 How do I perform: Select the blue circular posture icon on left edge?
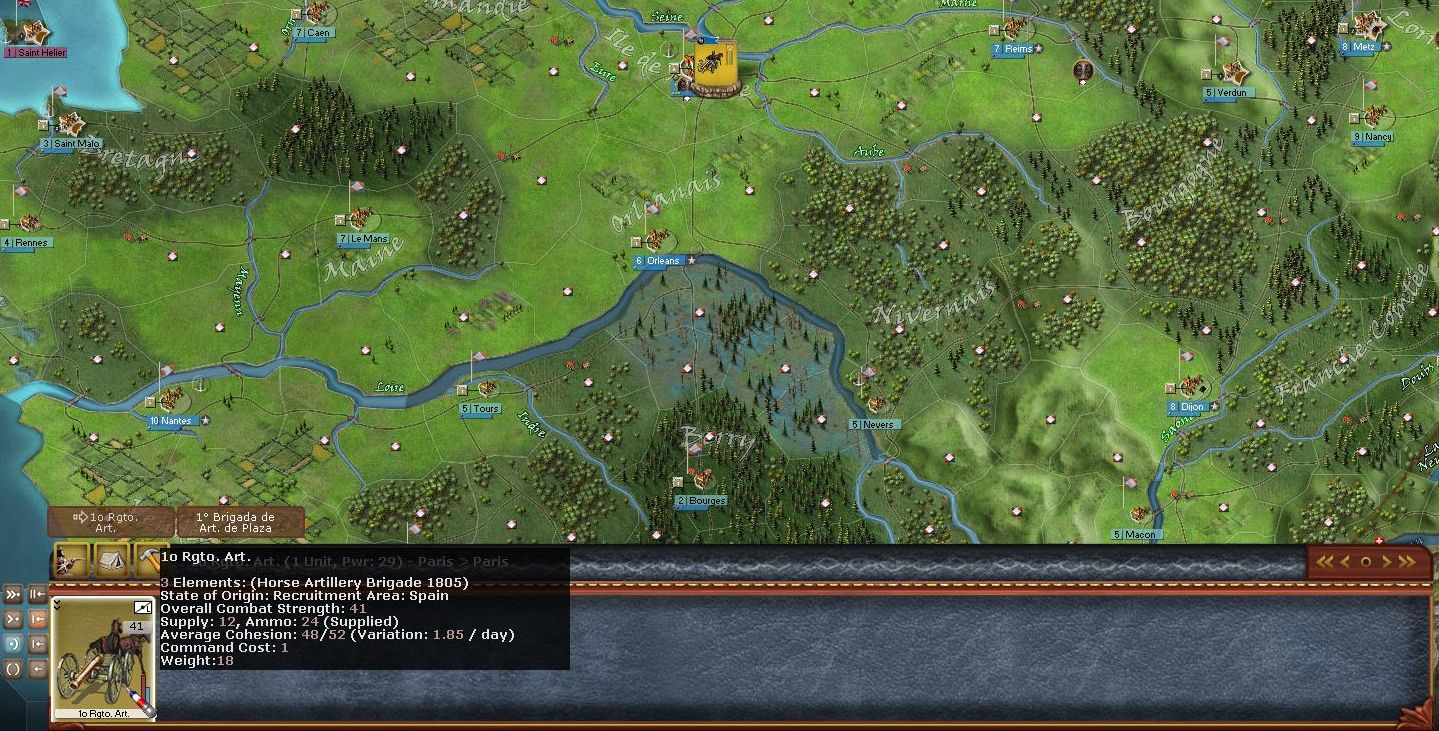tap(11, 643)
